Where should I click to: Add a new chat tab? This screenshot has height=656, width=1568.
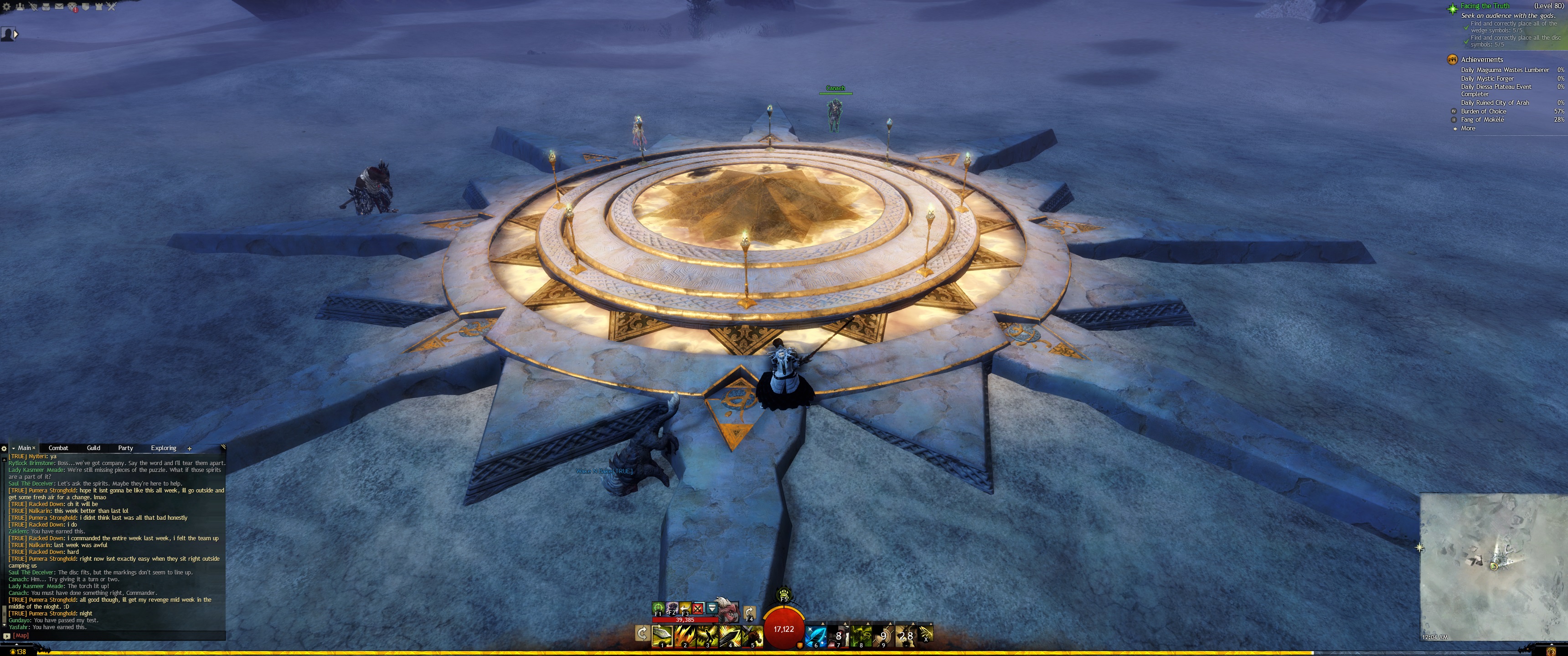pos(189,448)
